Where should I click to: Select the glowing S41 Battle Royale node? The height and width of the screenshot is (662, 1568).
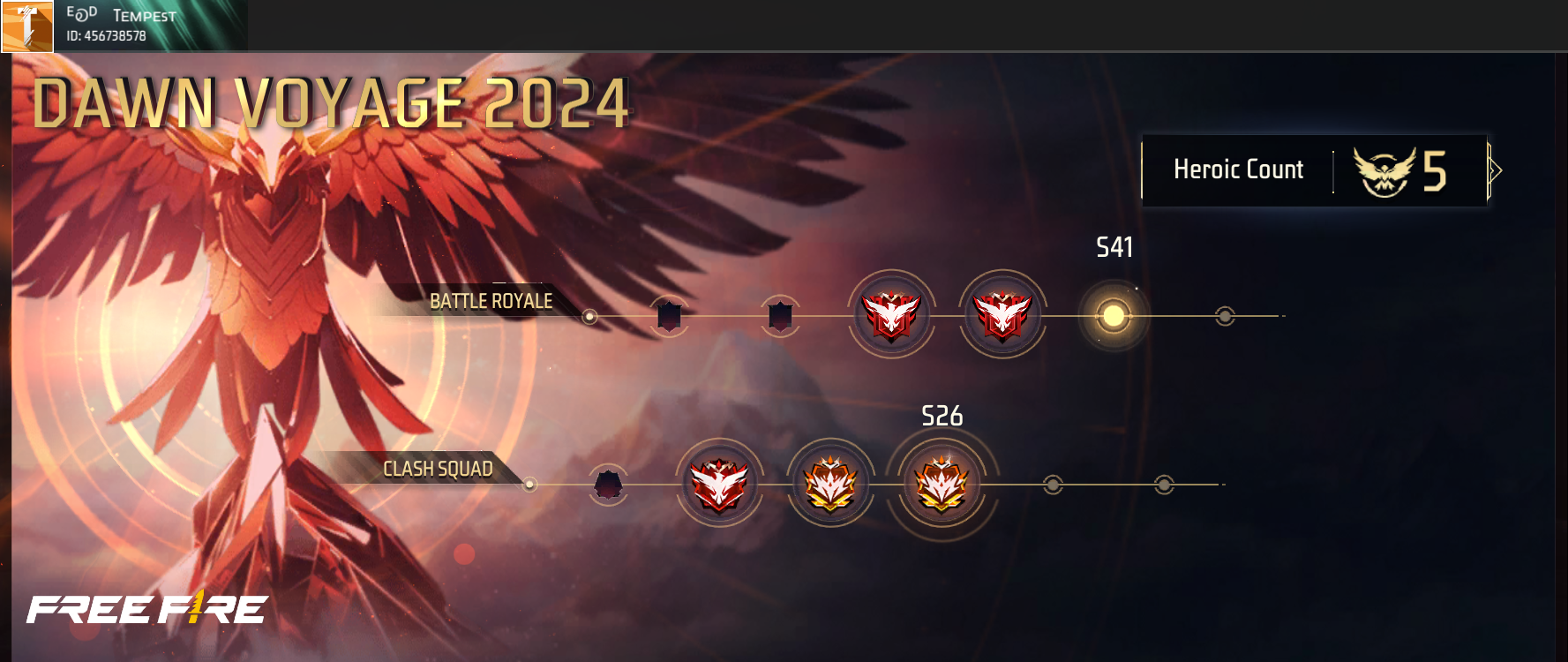pyautogui.click(x=1114, y=315)
